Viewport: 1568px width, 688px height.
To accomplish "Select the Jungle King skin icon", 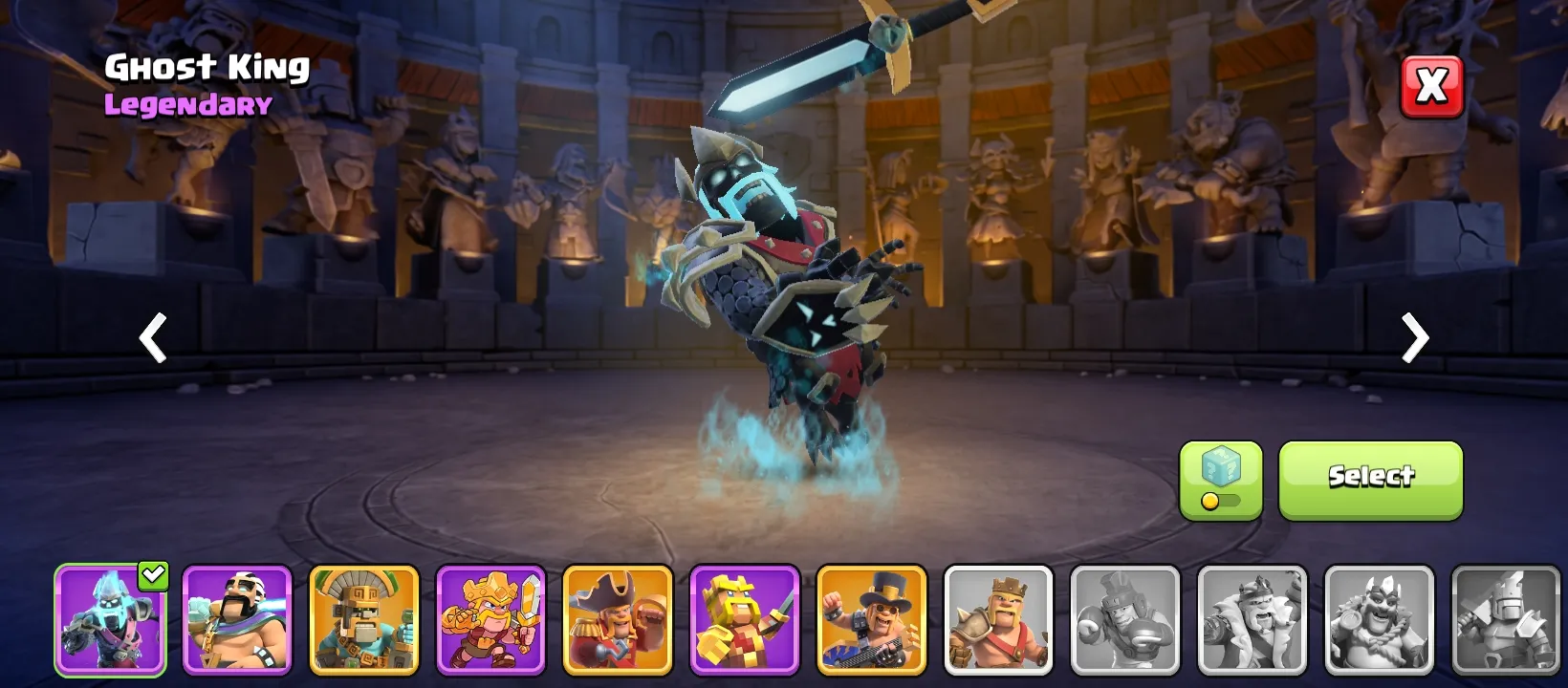I will coord(364,619).
